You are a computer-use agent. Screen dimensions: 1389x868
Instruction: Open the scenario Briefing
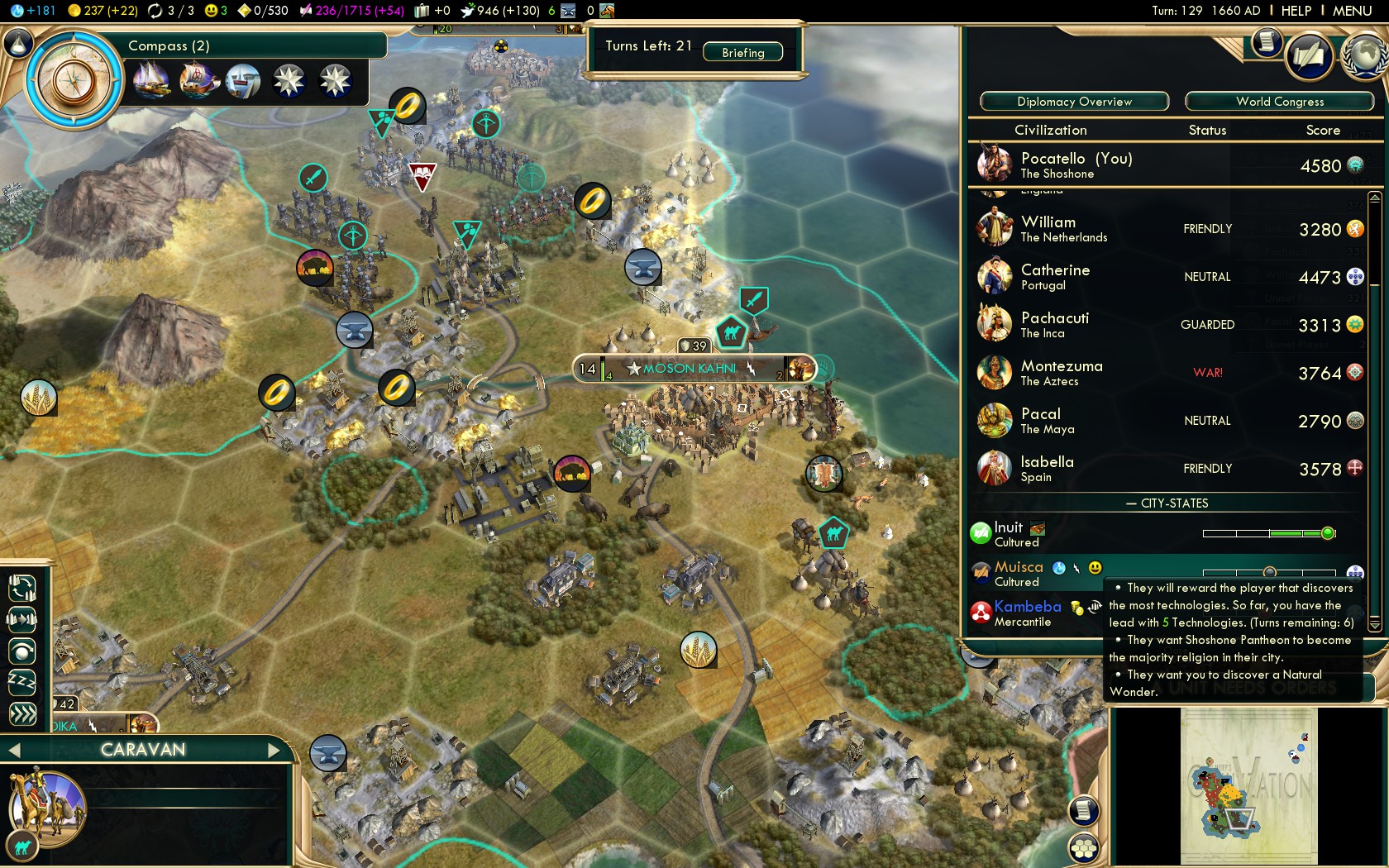tap(742, 53)
